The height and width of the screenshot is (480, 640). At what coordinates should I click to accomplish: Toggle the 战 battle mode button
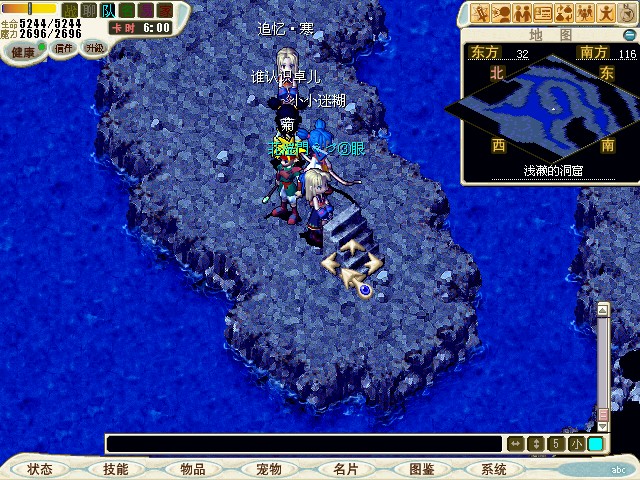[x=70, y=10]
